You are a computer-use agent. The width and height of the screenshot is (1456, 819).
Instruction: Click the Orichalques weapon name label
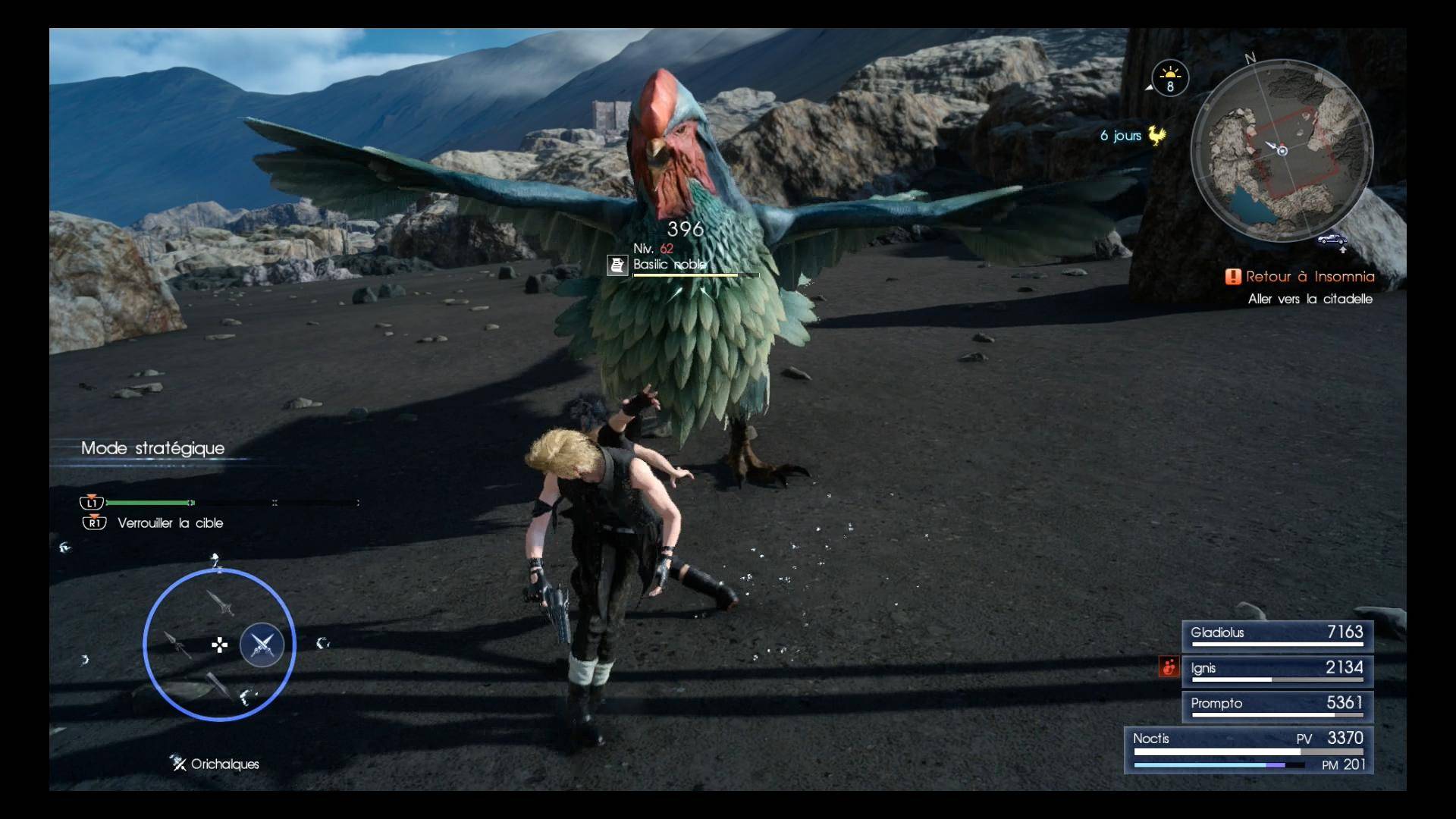(224, 764)
